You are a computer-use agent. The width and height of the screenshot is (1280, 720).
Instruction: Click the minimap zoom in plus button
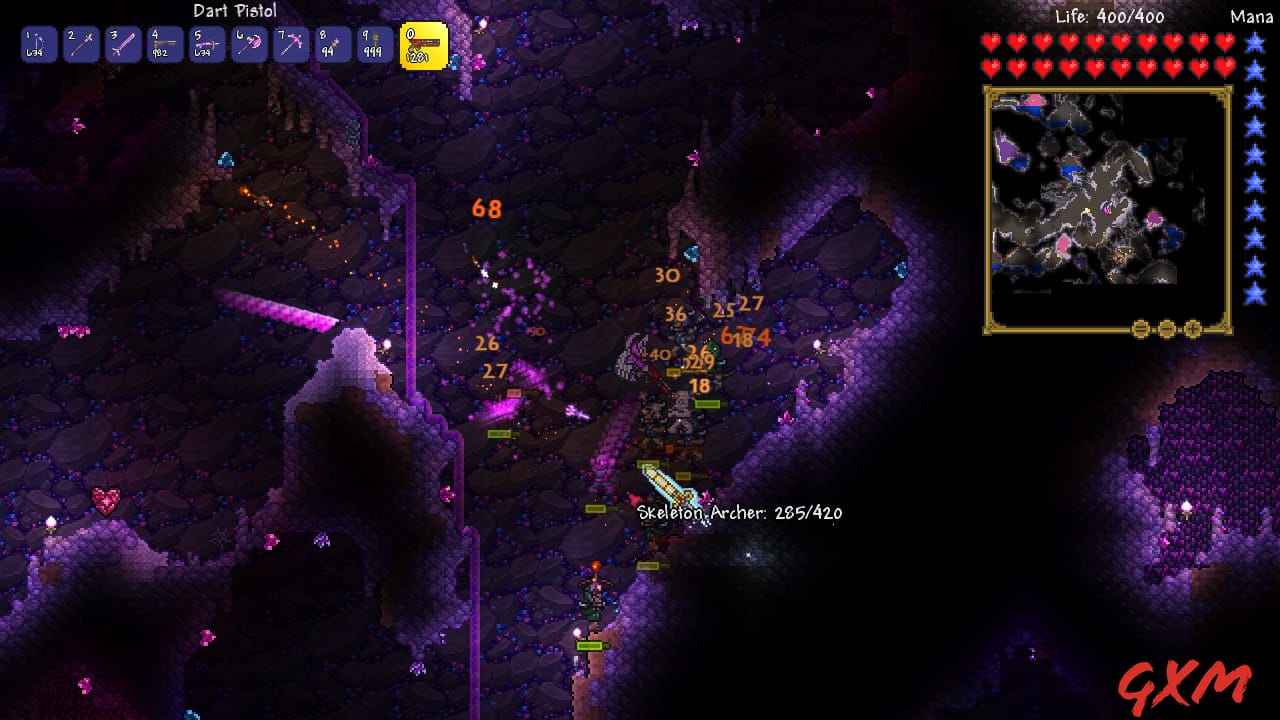click(1193, 329)
